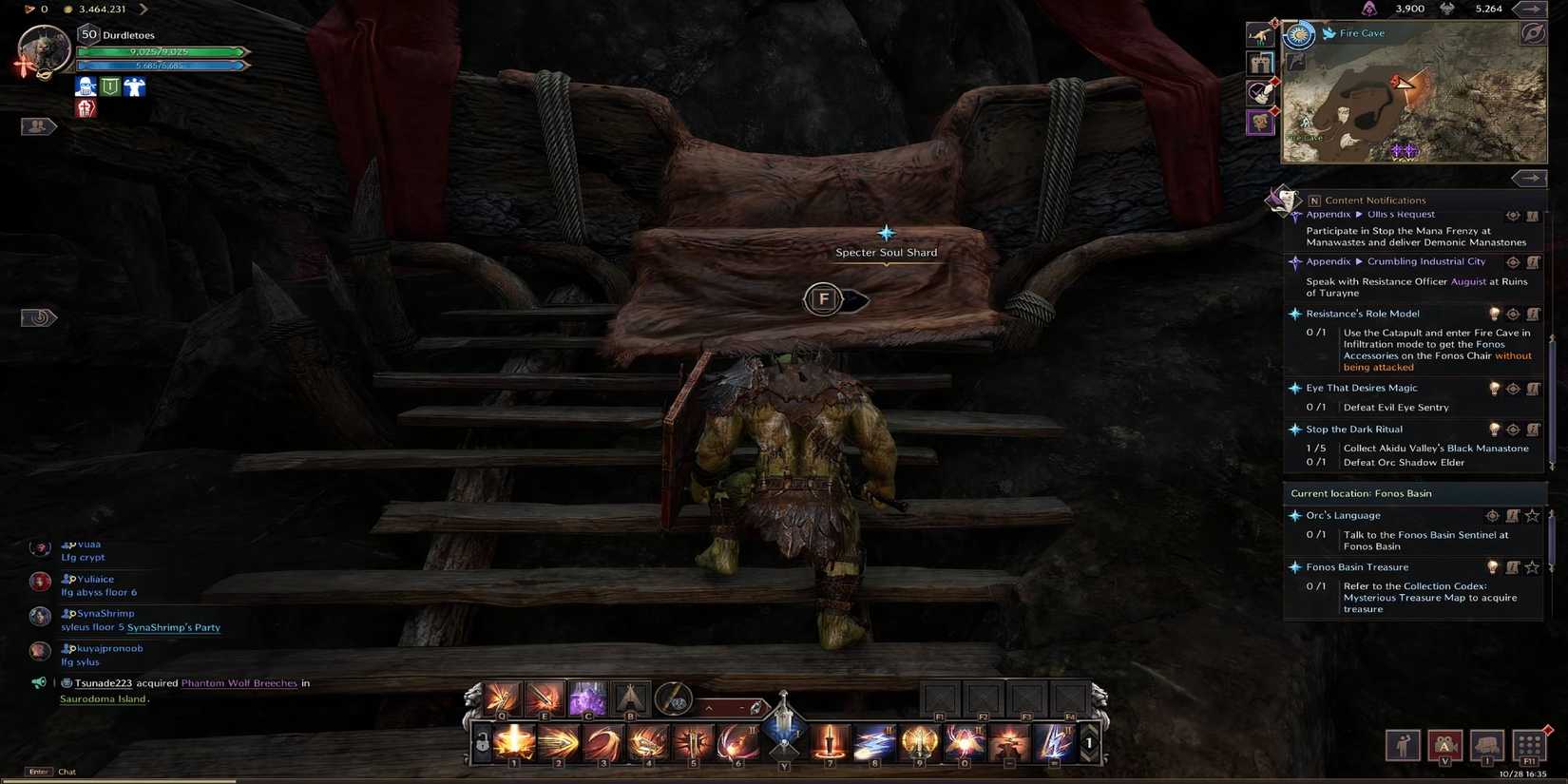The height and width of the screenshot is (784, 1568).
Task: Toggle tracking eye on Stop the Dark Ritual
Action: click(x=1514, y=430)
